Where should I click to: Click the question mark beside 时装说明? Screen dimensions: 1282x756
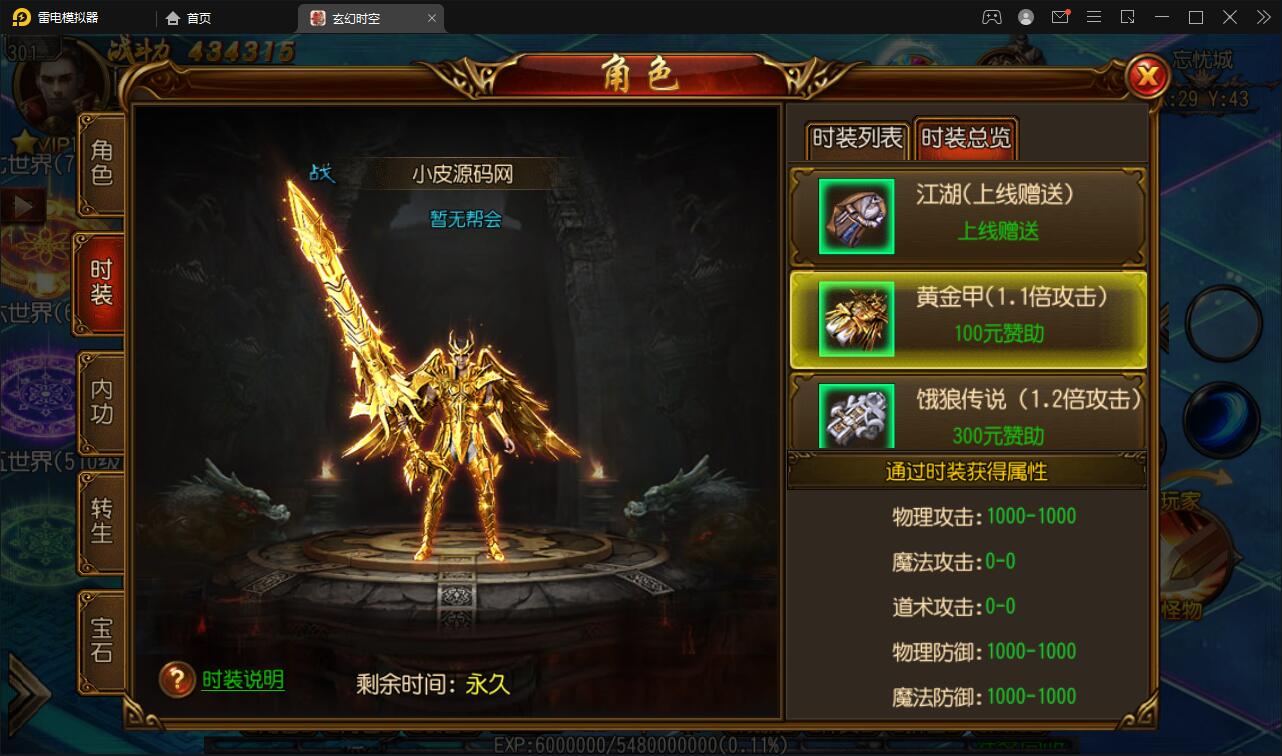(x=176, y=679)
